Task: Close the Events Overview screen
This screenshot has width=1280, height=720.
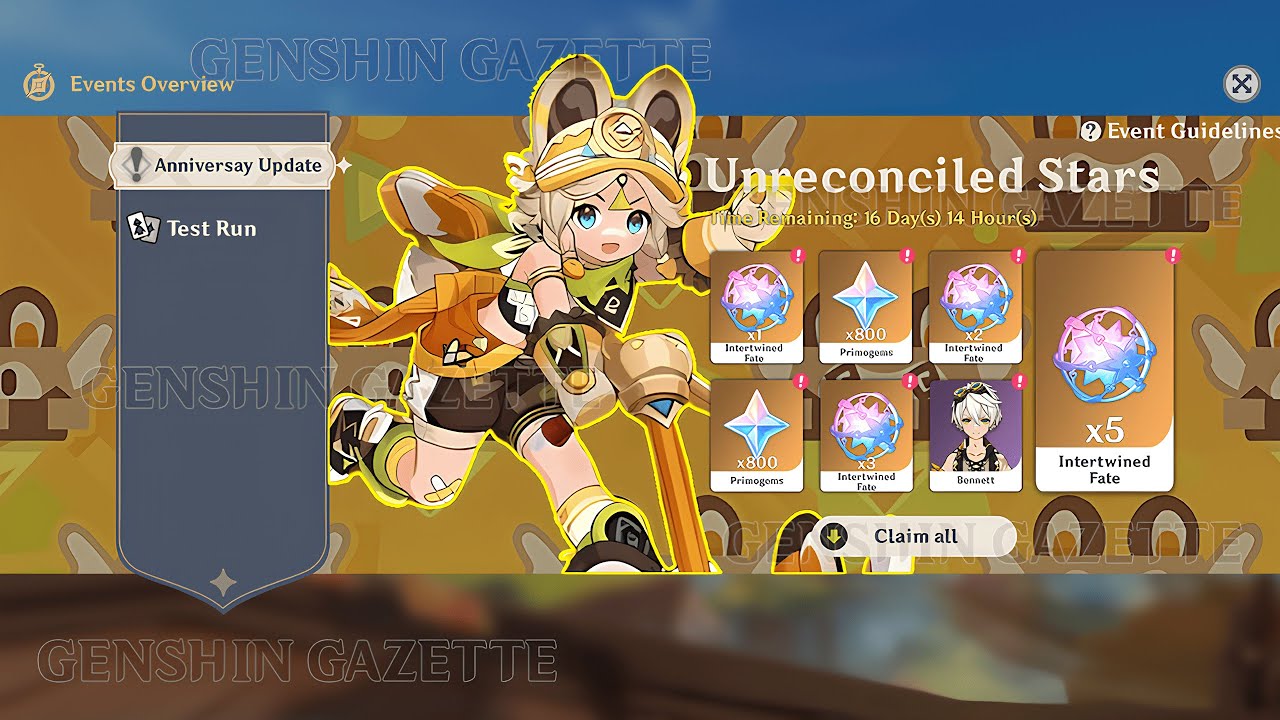Action: [x=1241, y=84]
